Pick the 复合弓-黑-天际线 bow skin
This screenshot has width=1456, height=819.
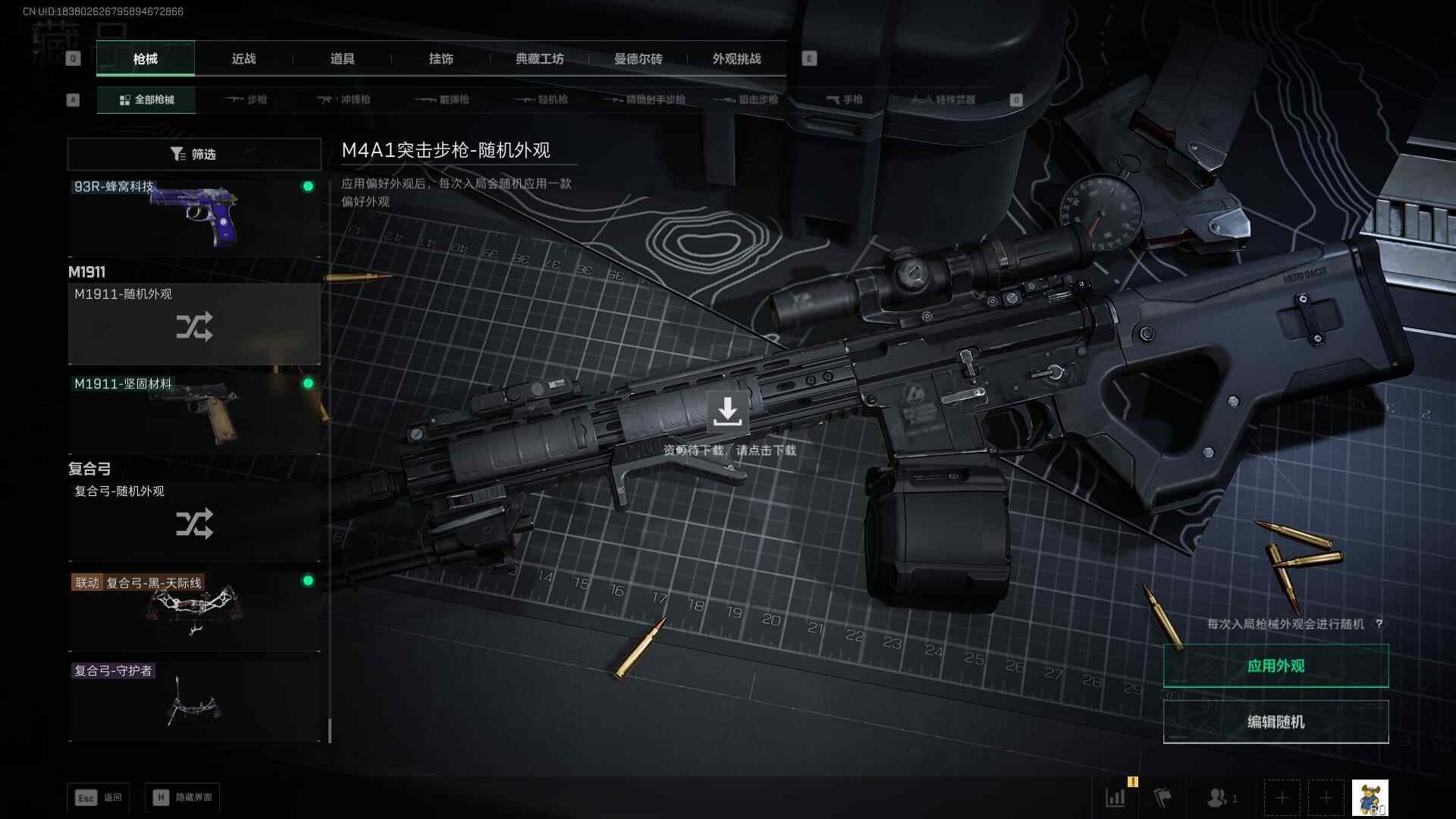coord(194,610)
